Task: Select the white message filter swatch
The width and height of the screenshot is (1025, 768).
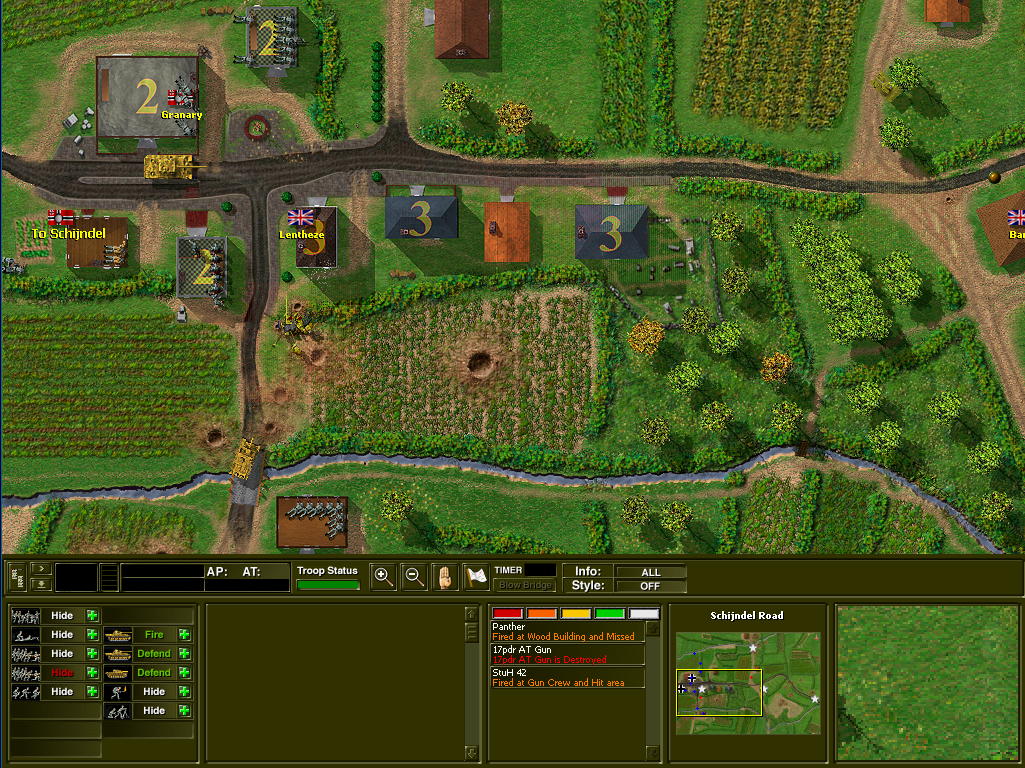Action: (x=644, y=613)
